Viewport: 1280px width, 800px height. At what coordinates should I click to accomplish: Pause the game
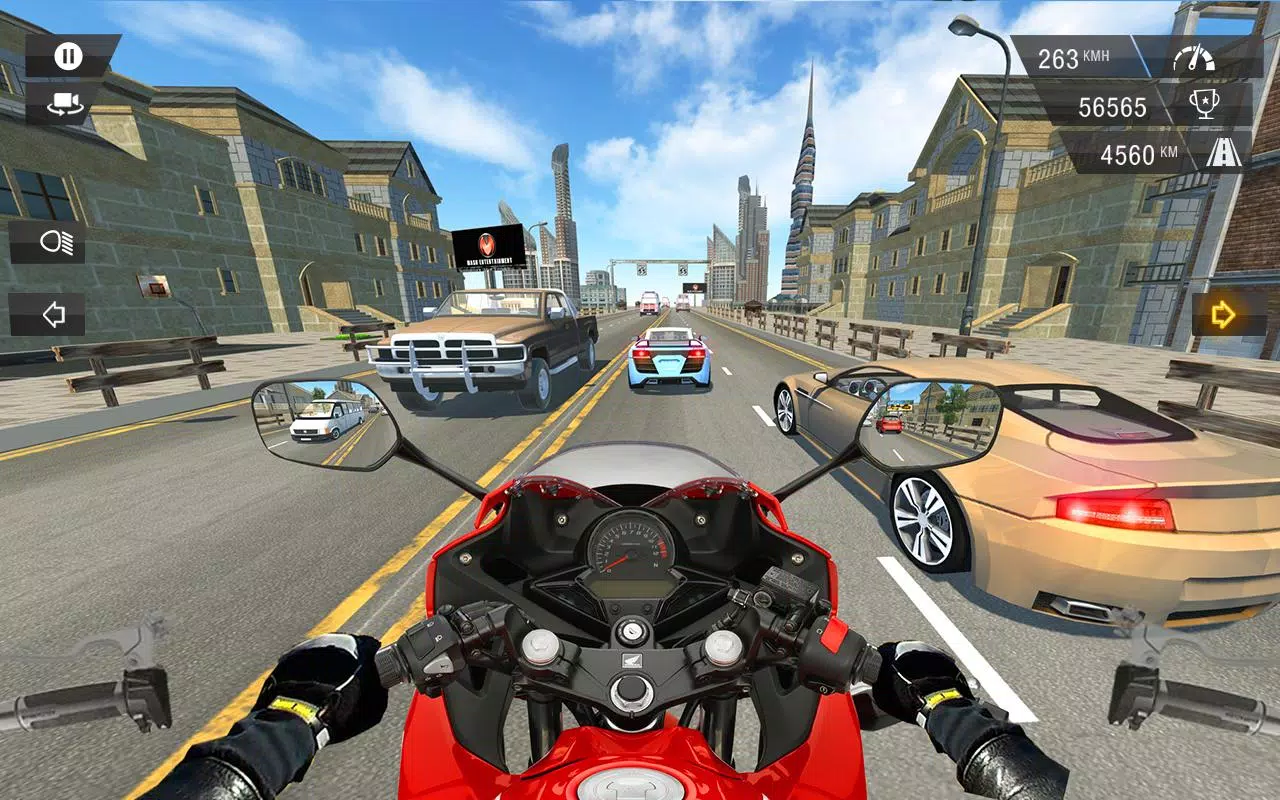tap(66, 54)
